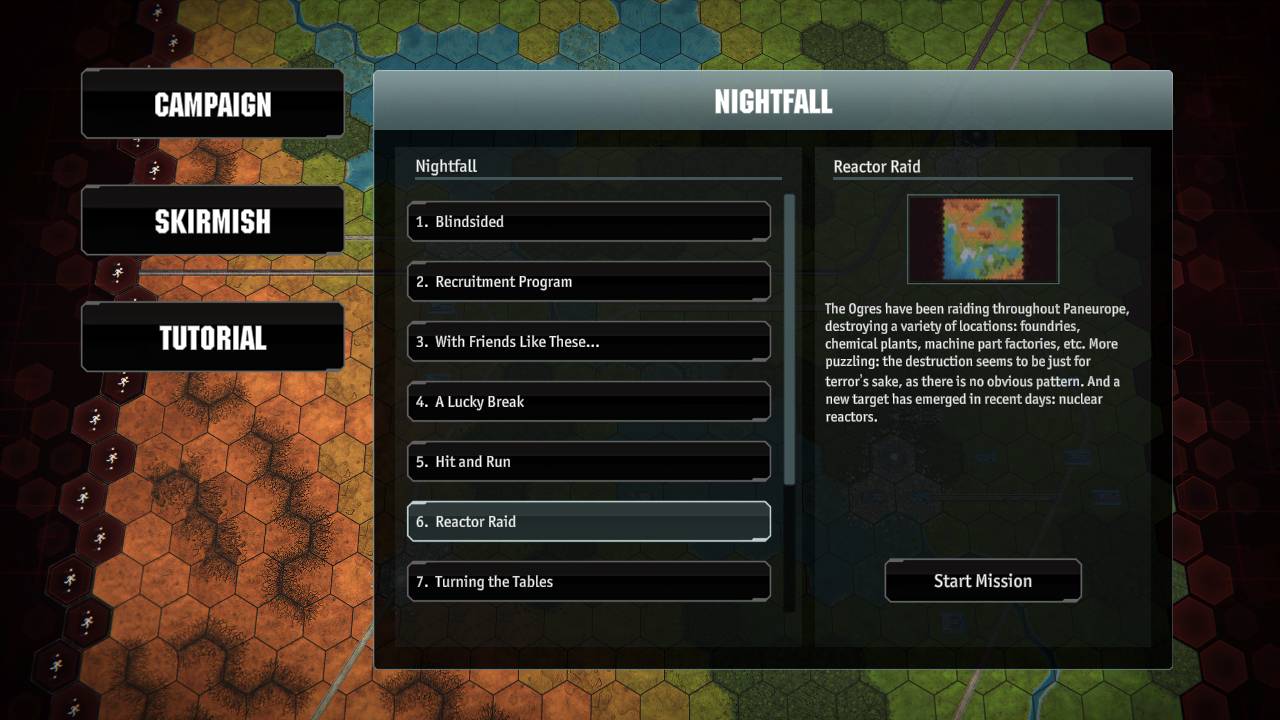Begin the Reactor Raid scenario
1280x720 pixels.
point(982,580)
